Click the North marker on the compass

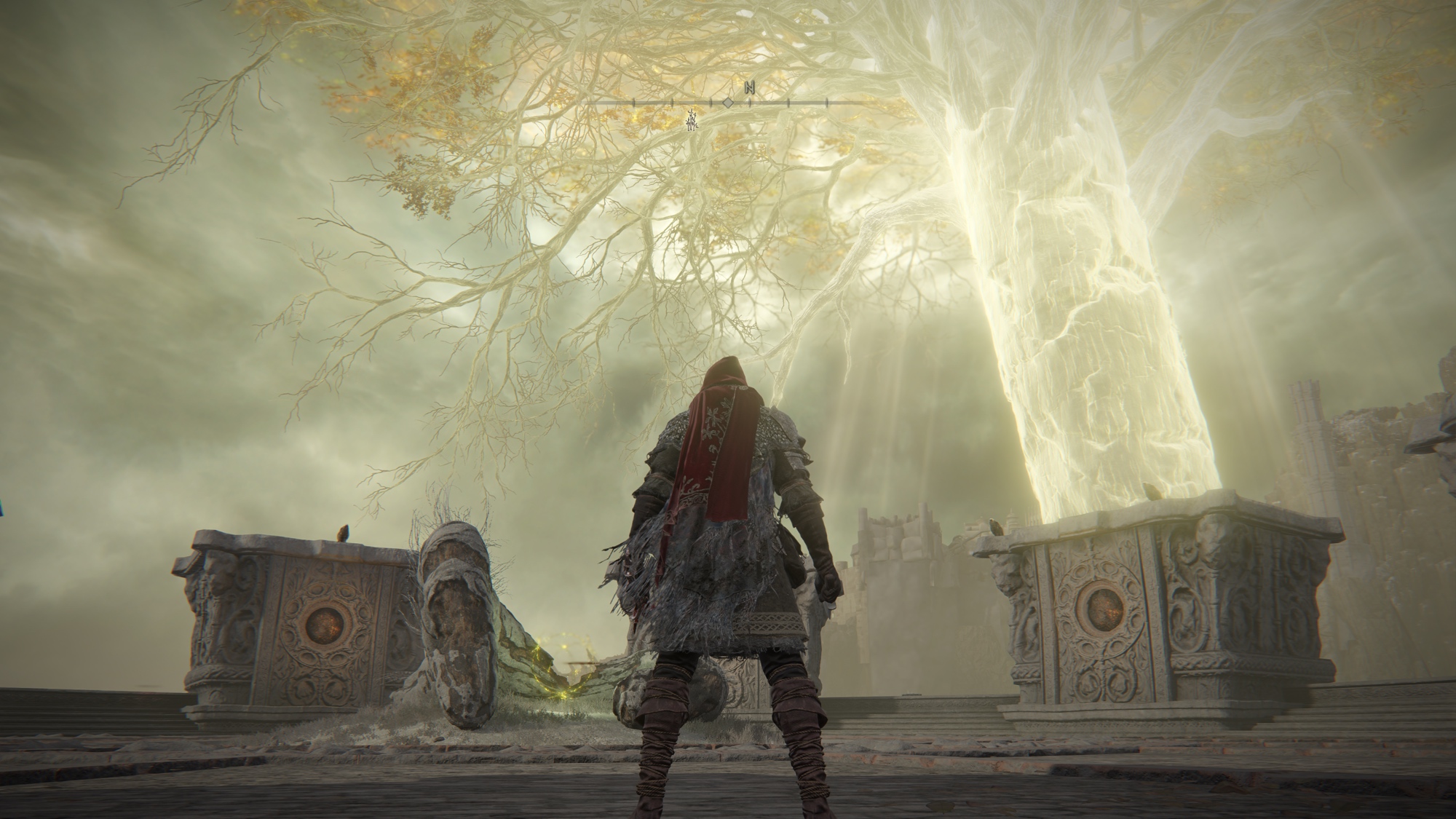click(x=750, y=88)
